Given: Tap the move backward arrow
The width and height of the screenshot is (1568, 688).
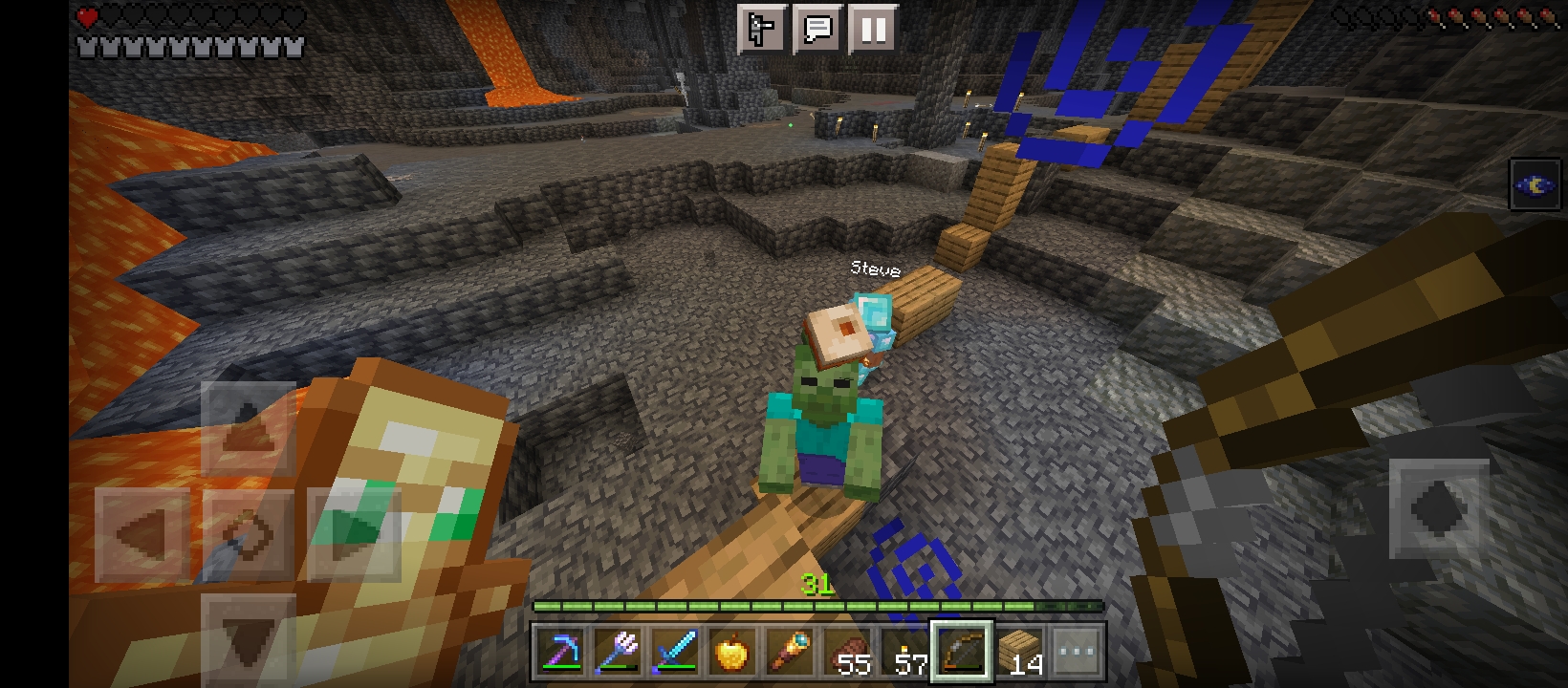Looking at the screenshot, I should (x=248, y=638).
